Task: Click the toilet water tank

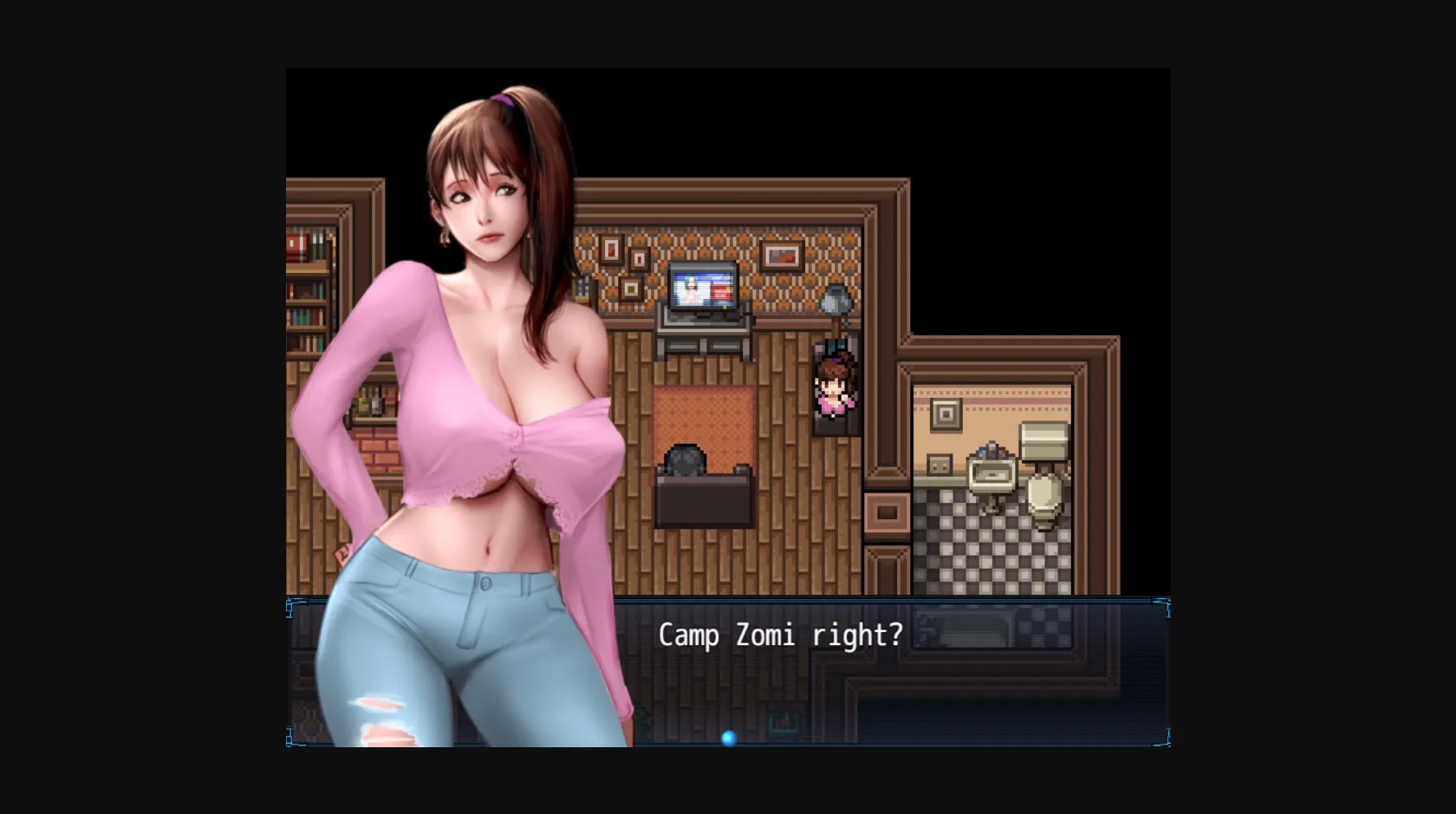Action: pos(1043,439)
